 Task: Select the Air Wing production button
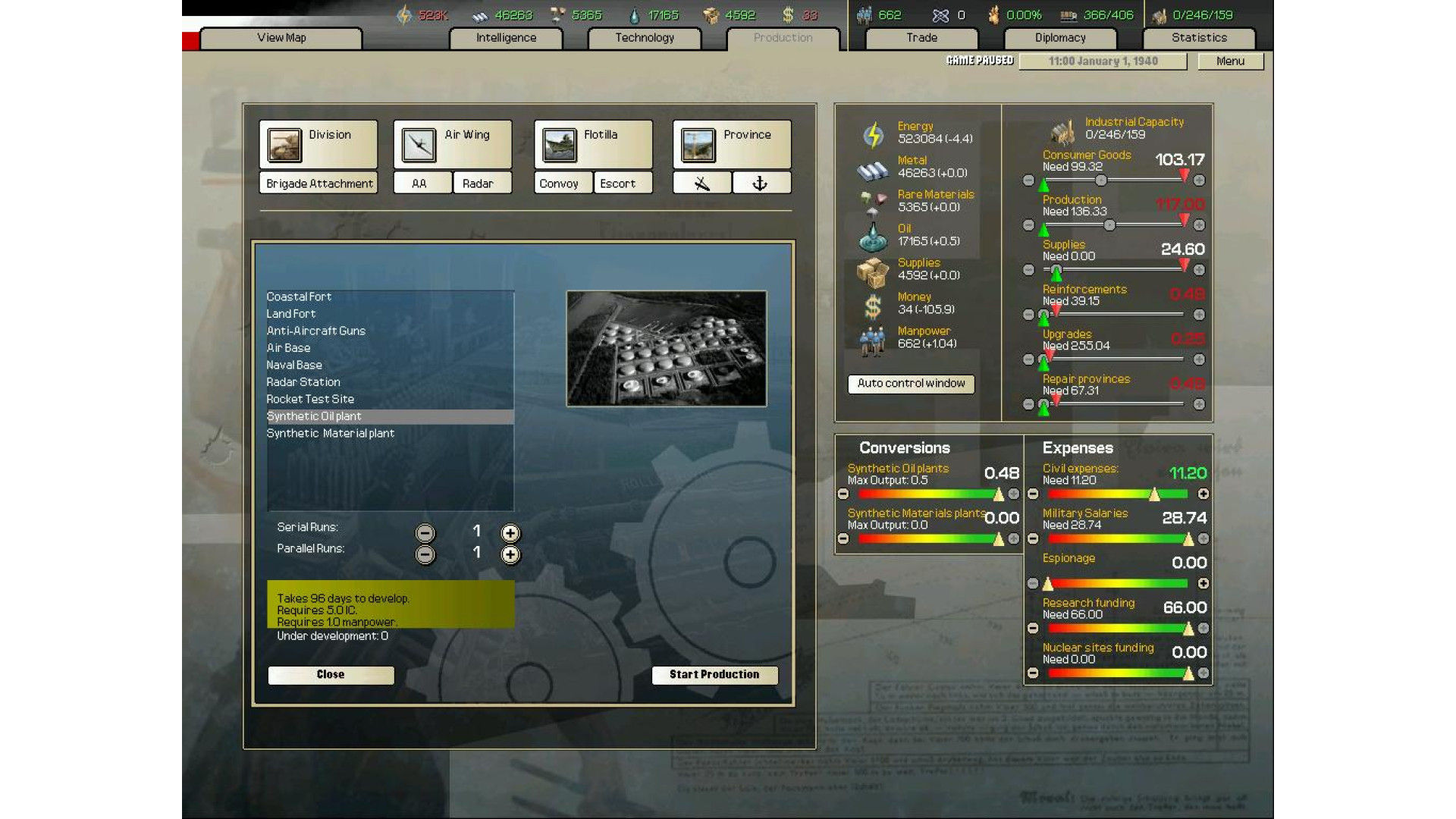pos(453,144)
